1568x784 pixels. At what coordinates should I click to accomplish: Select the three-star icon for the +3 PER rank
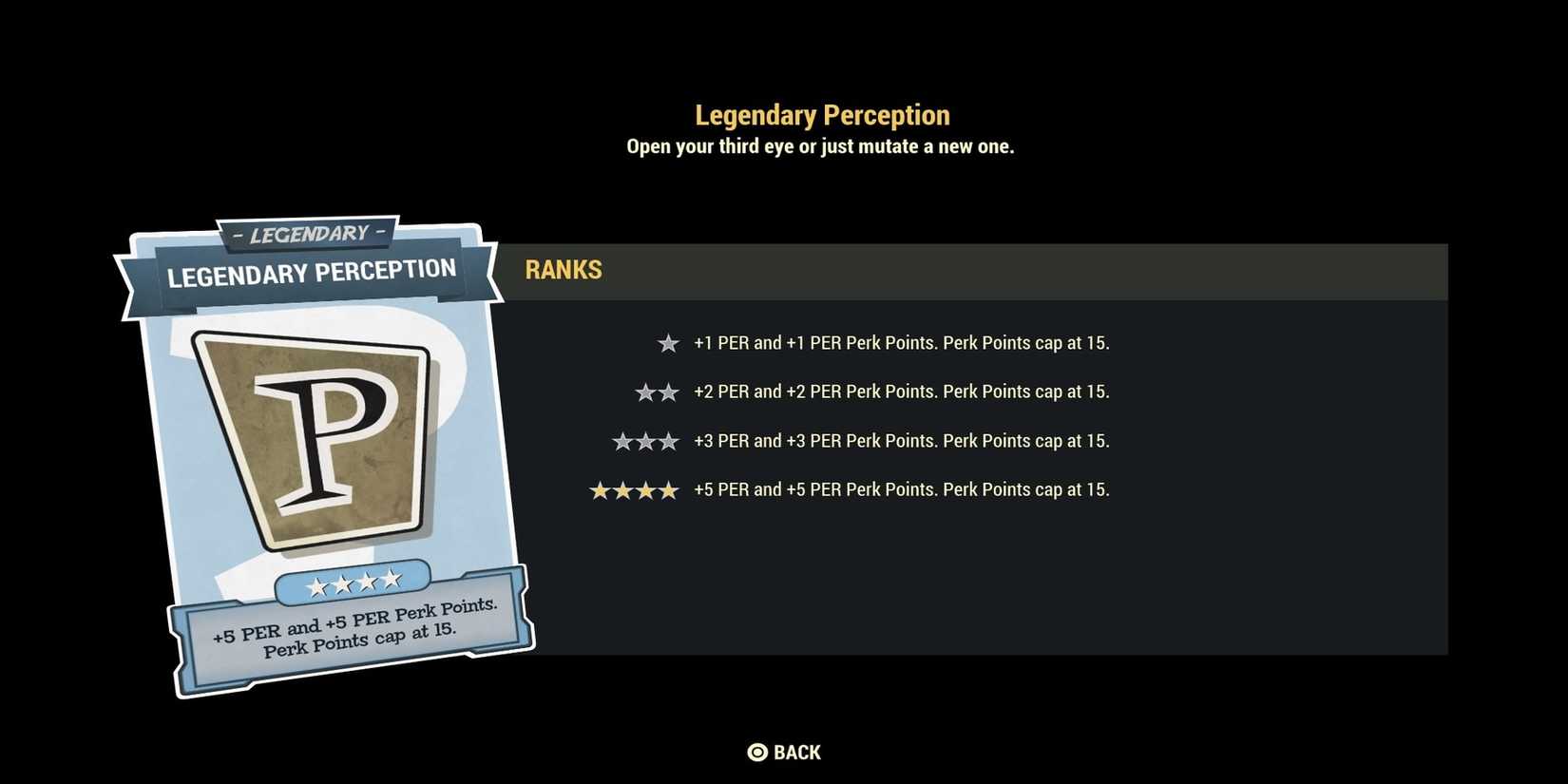[645, 440]
